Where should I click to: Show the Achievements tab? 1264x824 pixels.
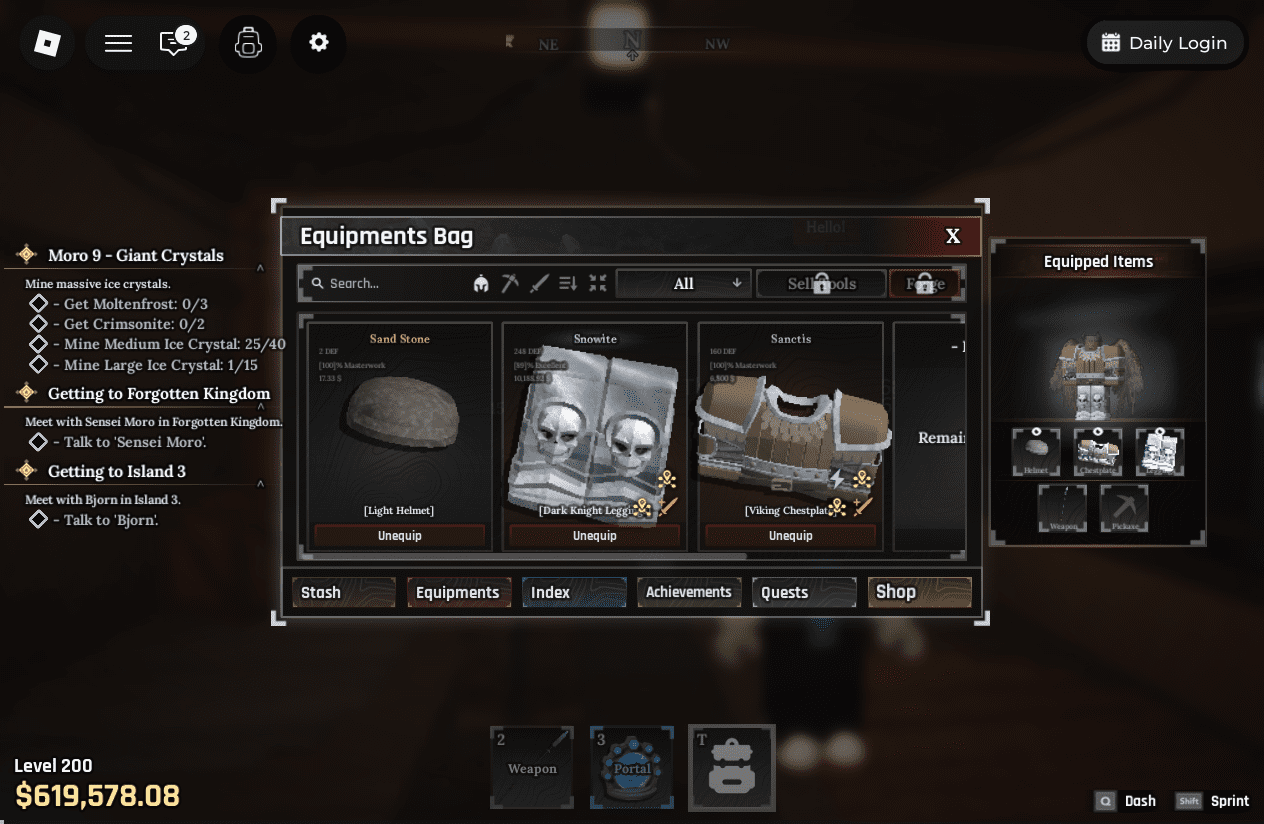click(689, 592)
